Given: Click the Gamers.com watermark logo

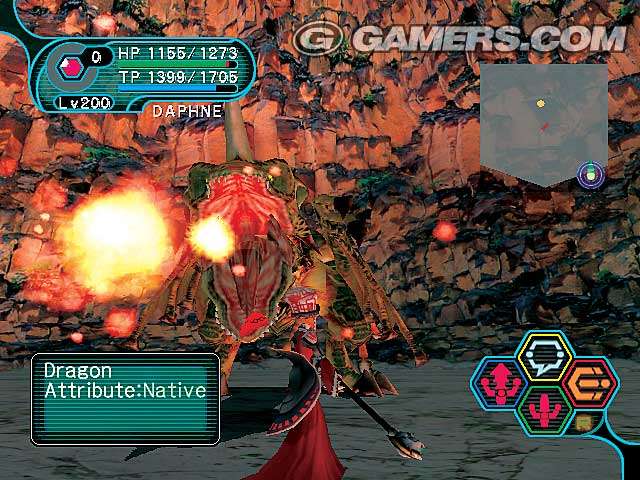Looking at the screenshot, I should coord(458,38).
